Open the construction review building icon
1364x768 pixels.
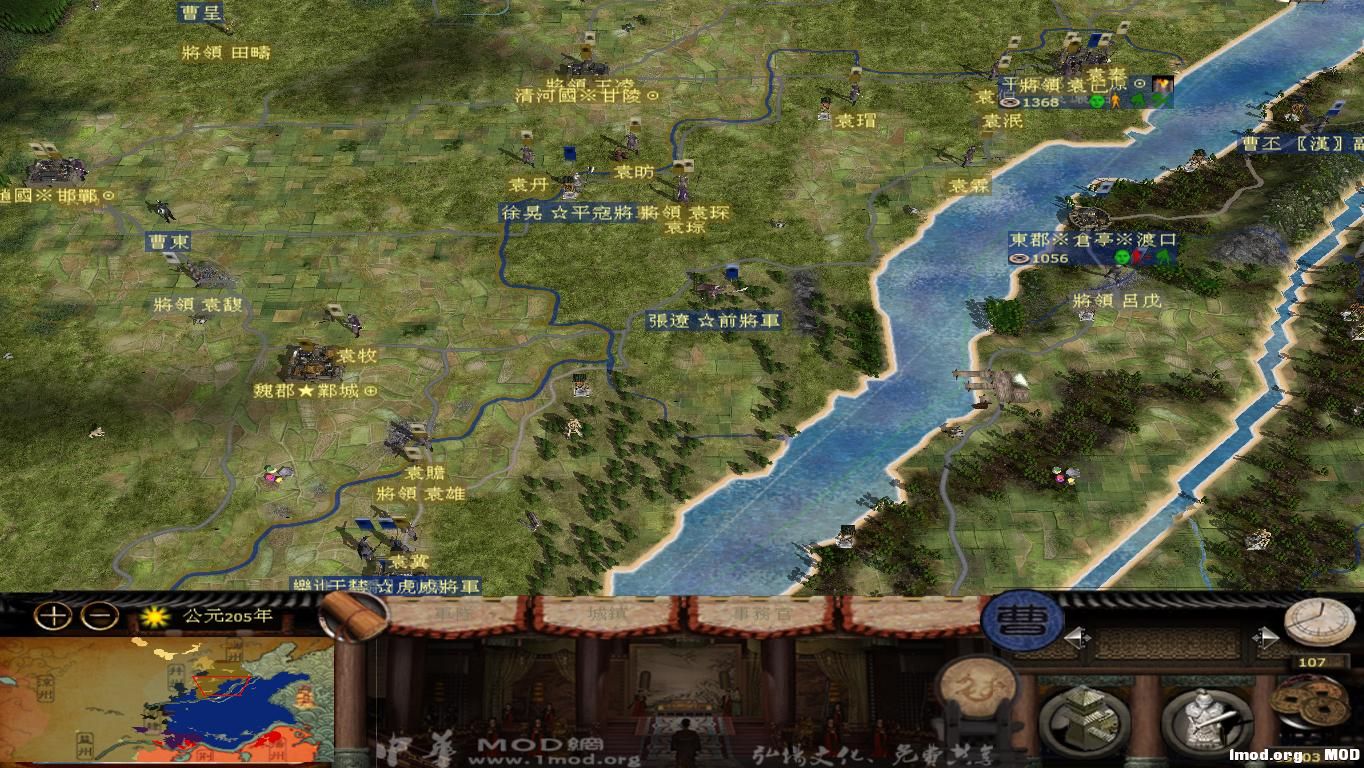click(x=1083, y=715)
